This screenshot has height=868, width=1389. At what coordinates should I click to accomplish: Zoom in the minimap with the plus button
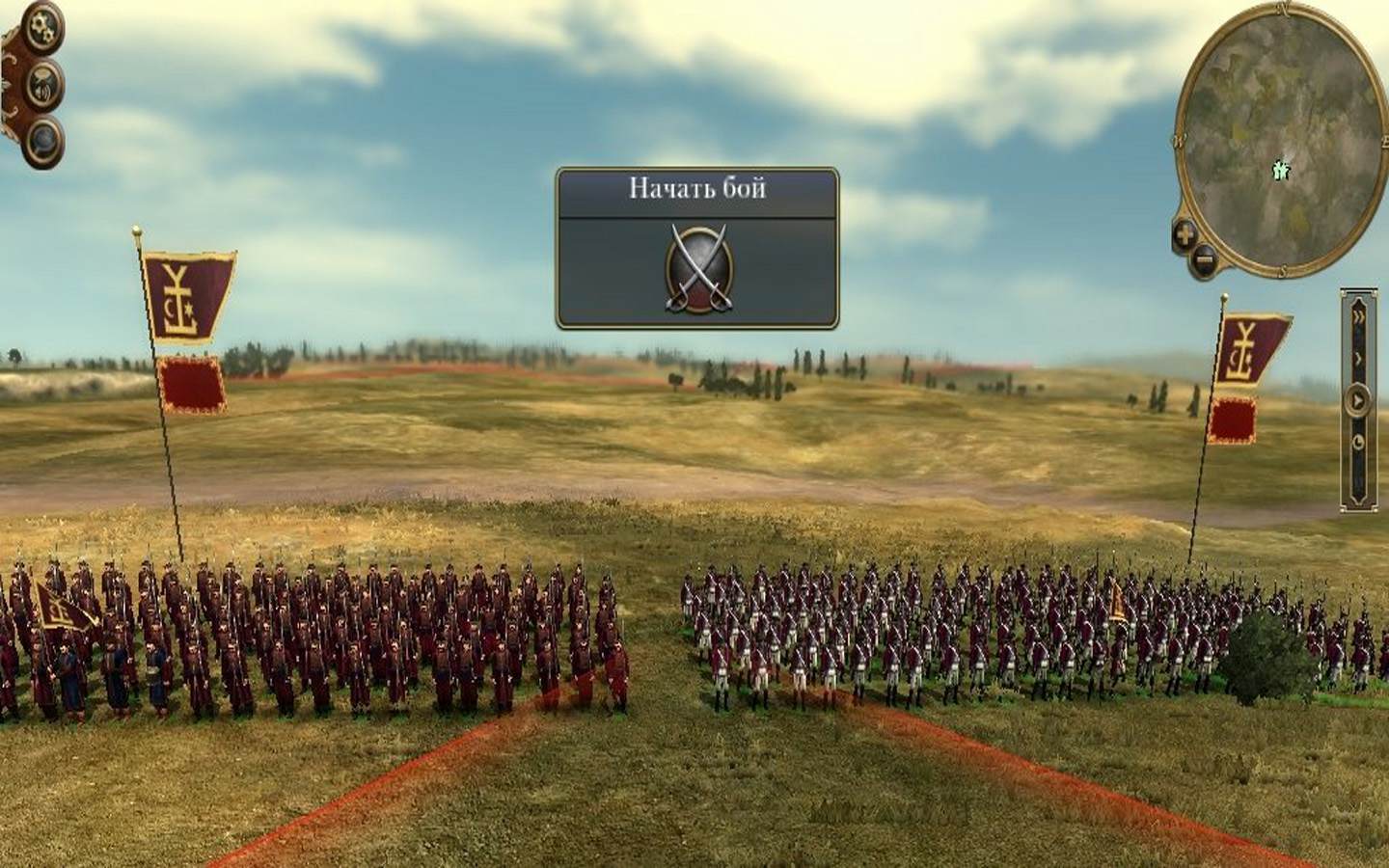(x=1185, y=232)
